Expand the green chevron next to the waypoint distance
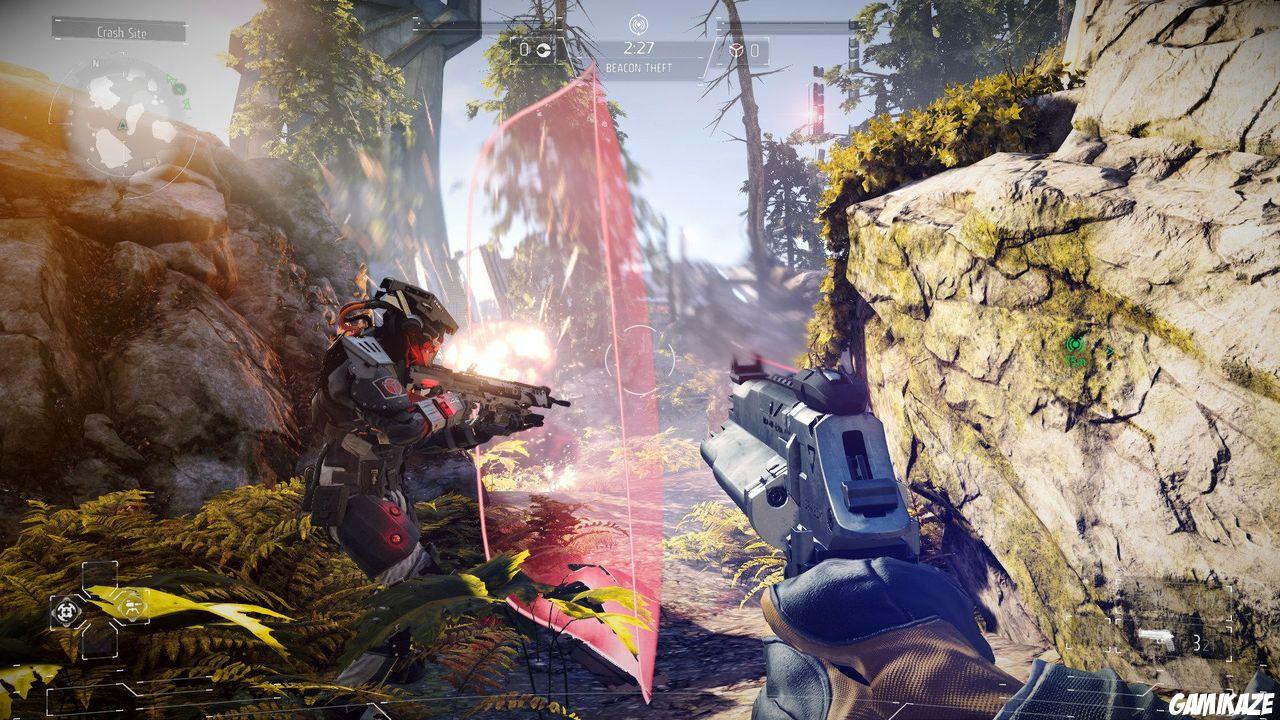Viewport: 1280px width, 720px height. 1109,350
